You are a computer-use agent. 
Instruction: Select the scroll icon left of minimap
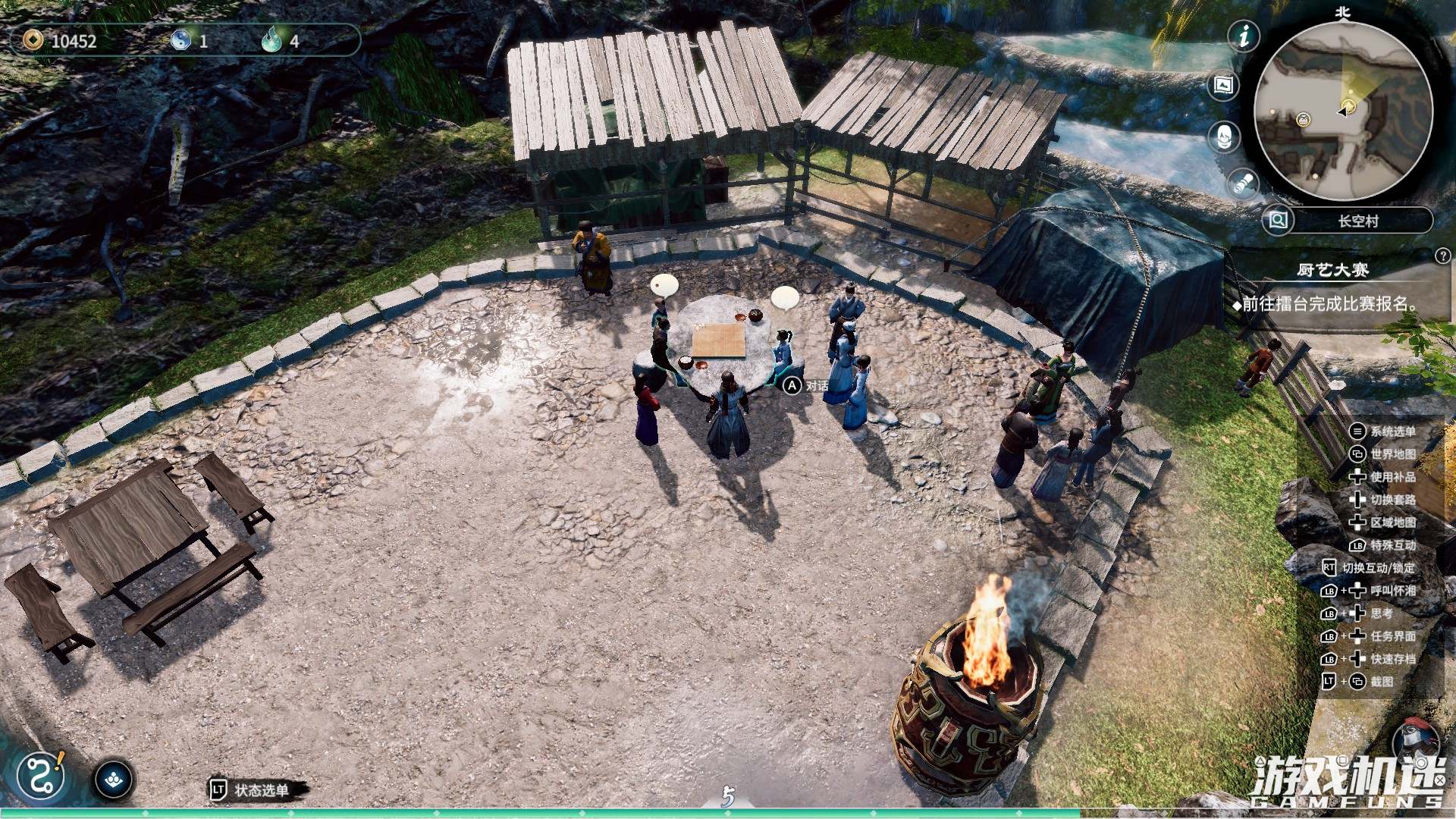[x=1243, y=184]
